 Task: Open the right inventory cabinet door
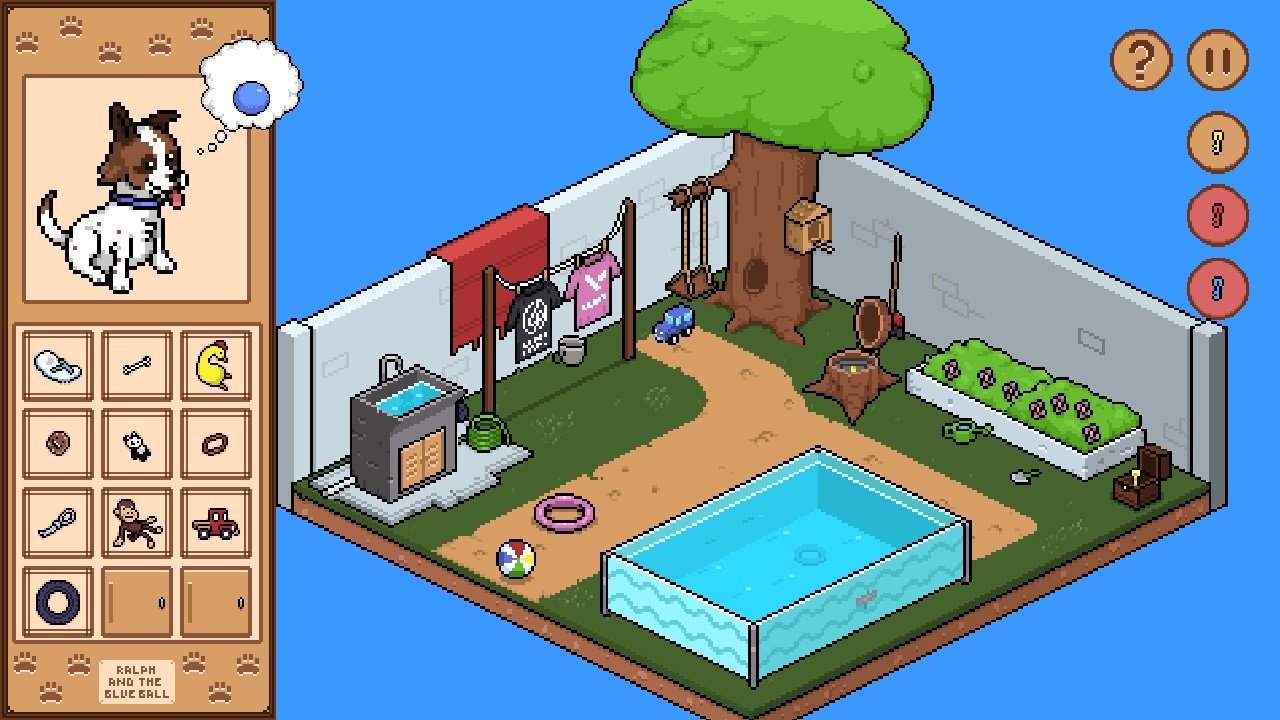pos(213,599)
